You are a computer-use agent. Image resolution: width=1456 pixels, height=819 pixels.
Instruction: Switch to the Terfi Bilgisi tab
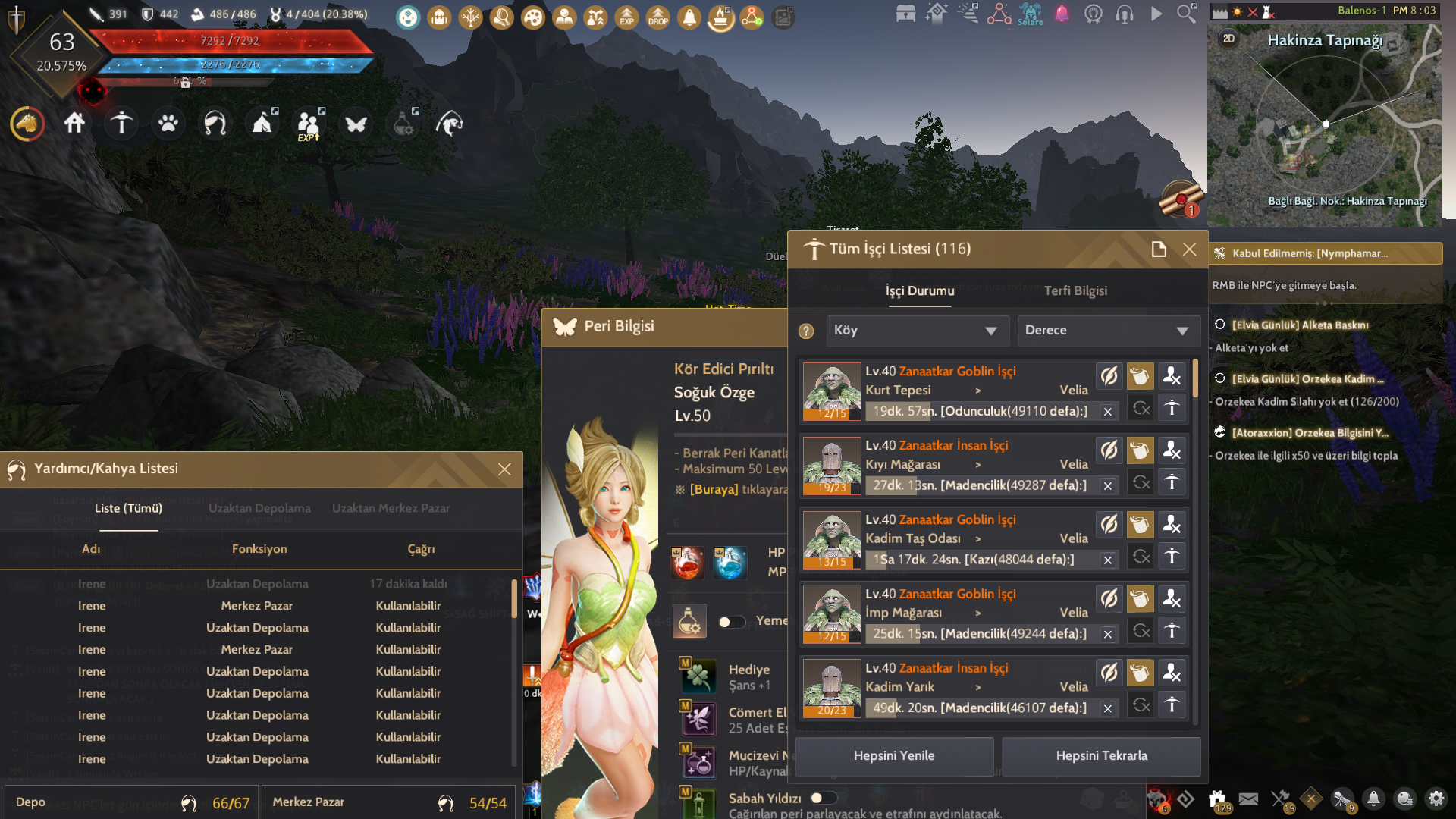coord(1075,290)
